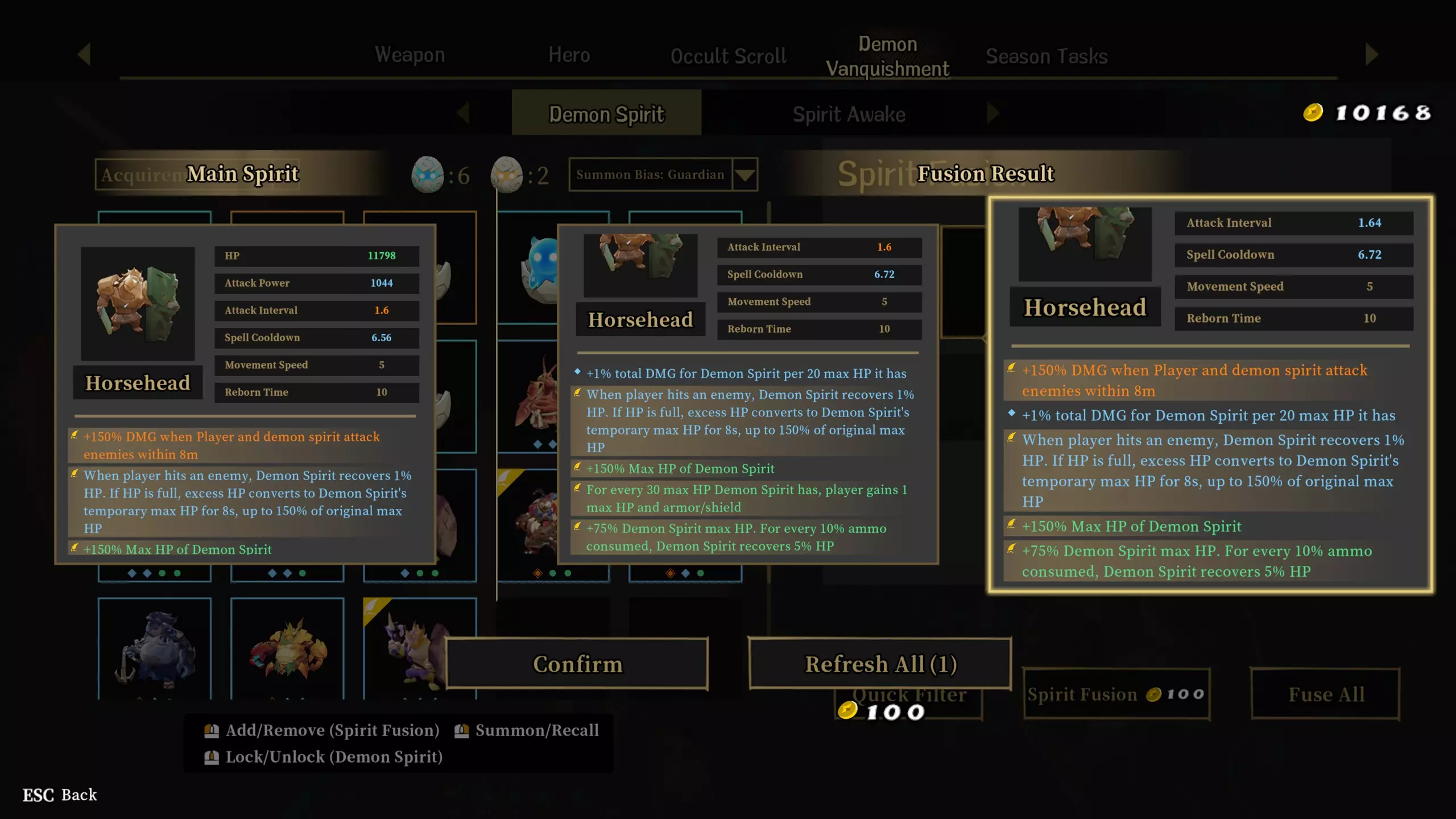Viewport: 1456px width, 819px height.
Task: Click the right arrow past Season Tasks
Action: [x=1371, y=55]
